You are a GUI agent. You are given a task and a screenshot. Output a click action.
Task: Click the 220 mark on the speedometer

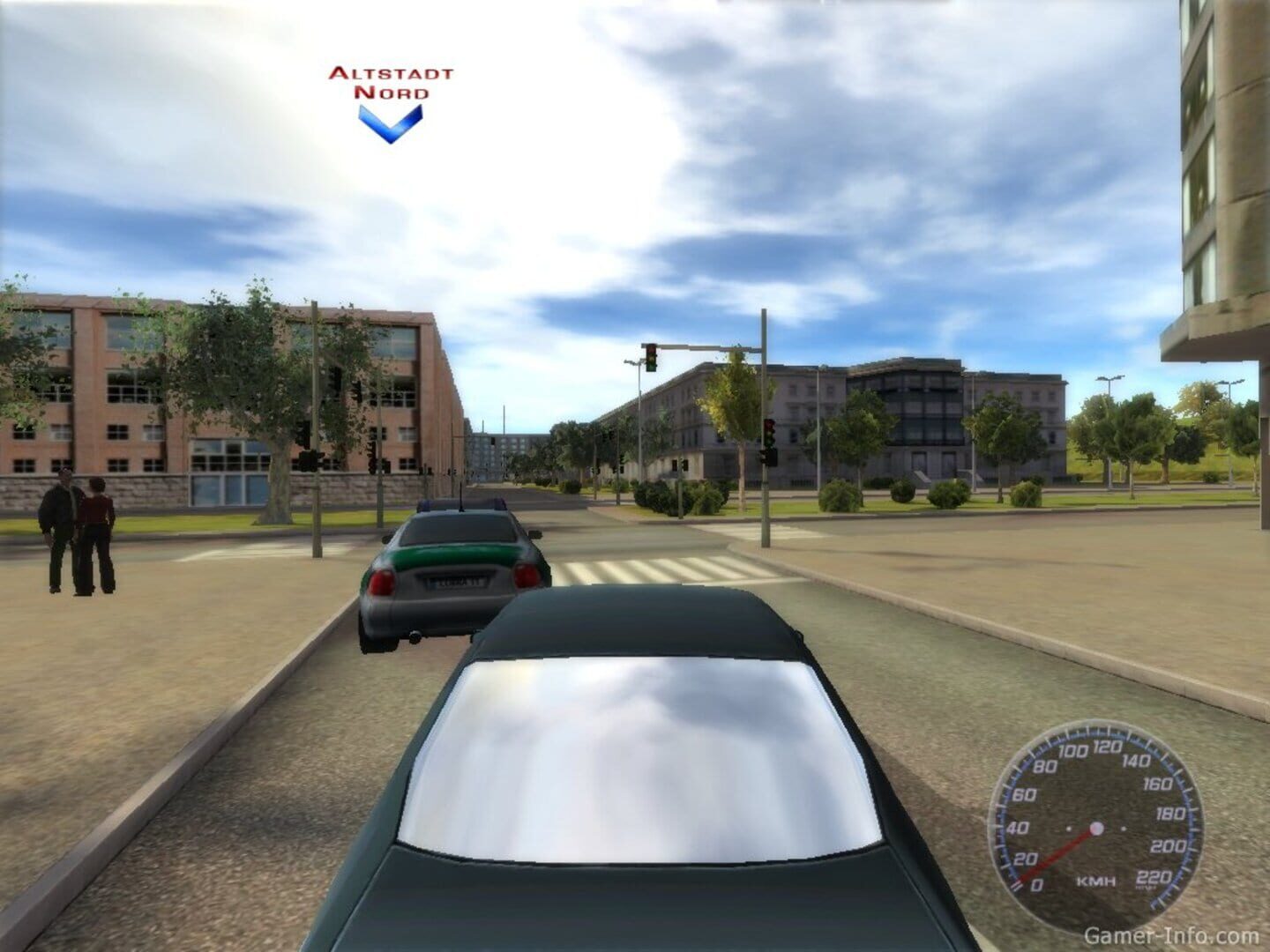(1154, 876)
